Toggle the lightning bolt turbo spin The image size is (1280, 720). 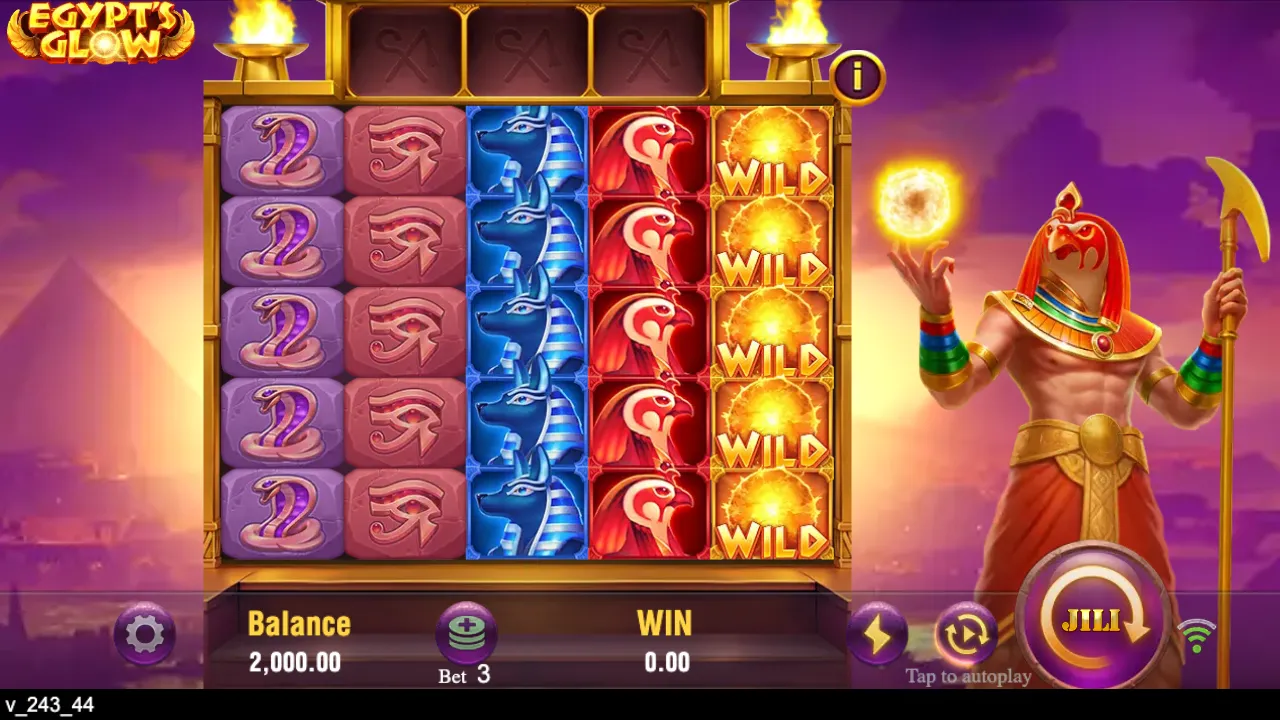[x=877, y=633]
